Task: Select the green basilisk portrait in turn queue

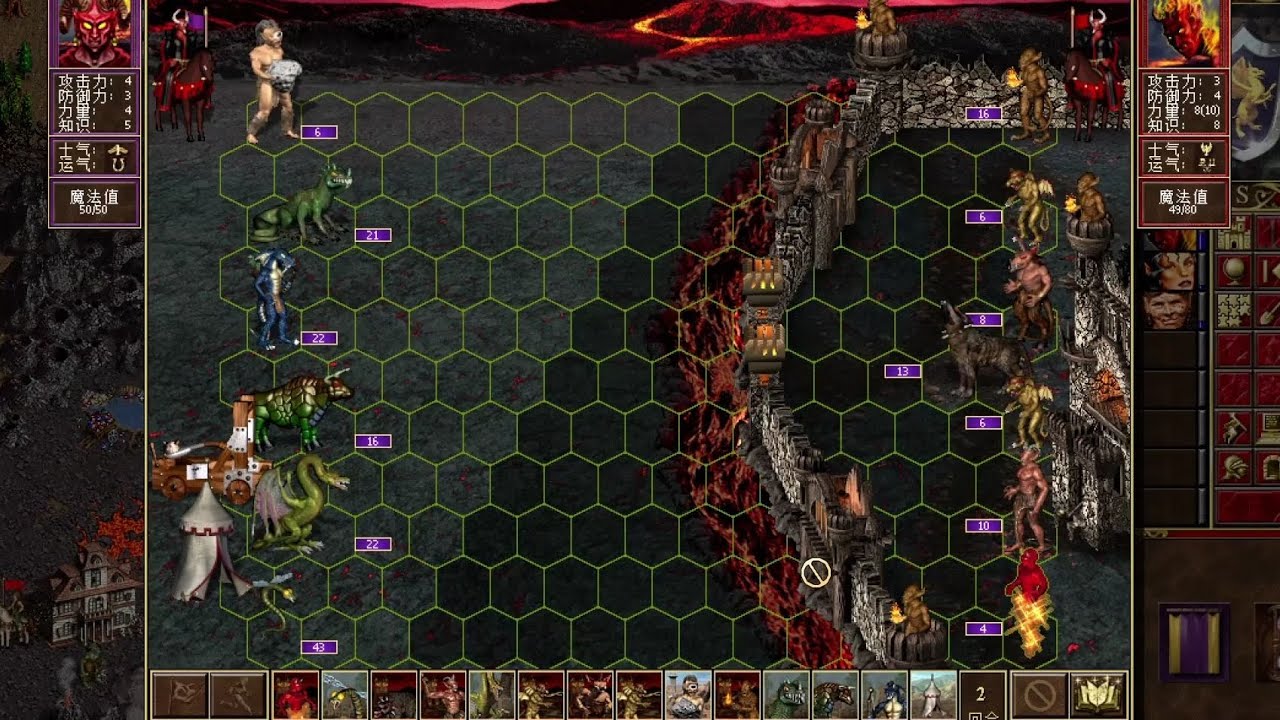Action: 786,695
